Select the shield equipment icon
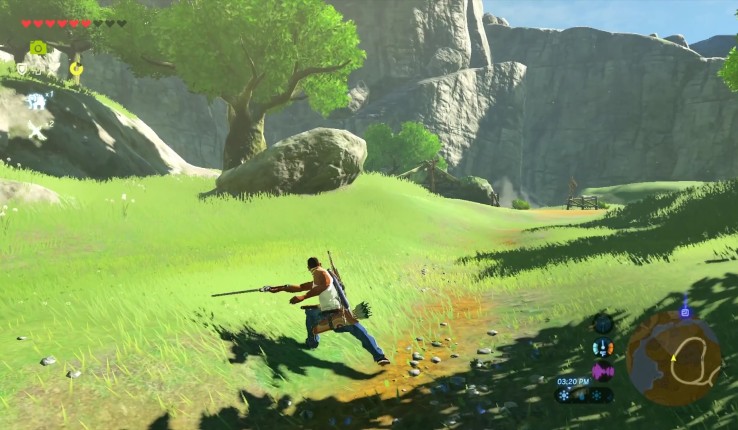The image size is (738, 430). (21, 69)
